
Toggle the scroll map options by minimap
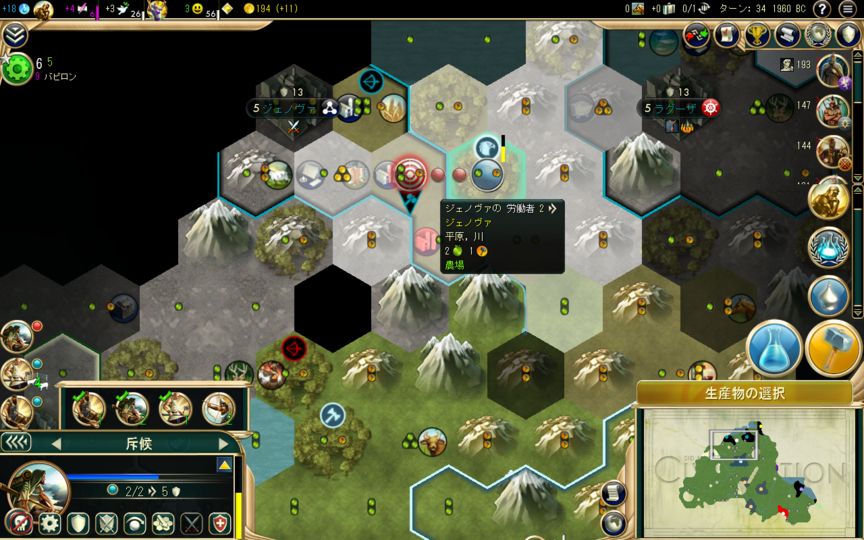(616, 492)
